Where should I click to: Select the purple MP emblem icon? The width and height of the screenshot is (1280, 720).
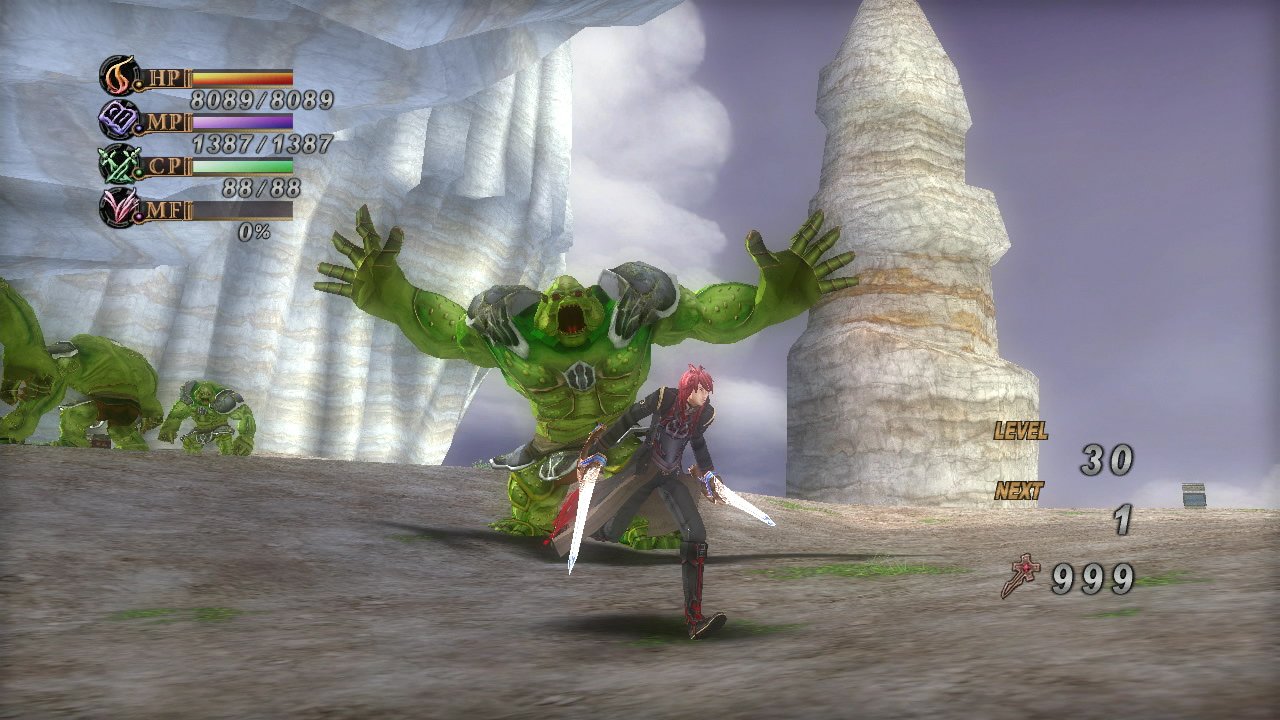pos(118,120)
